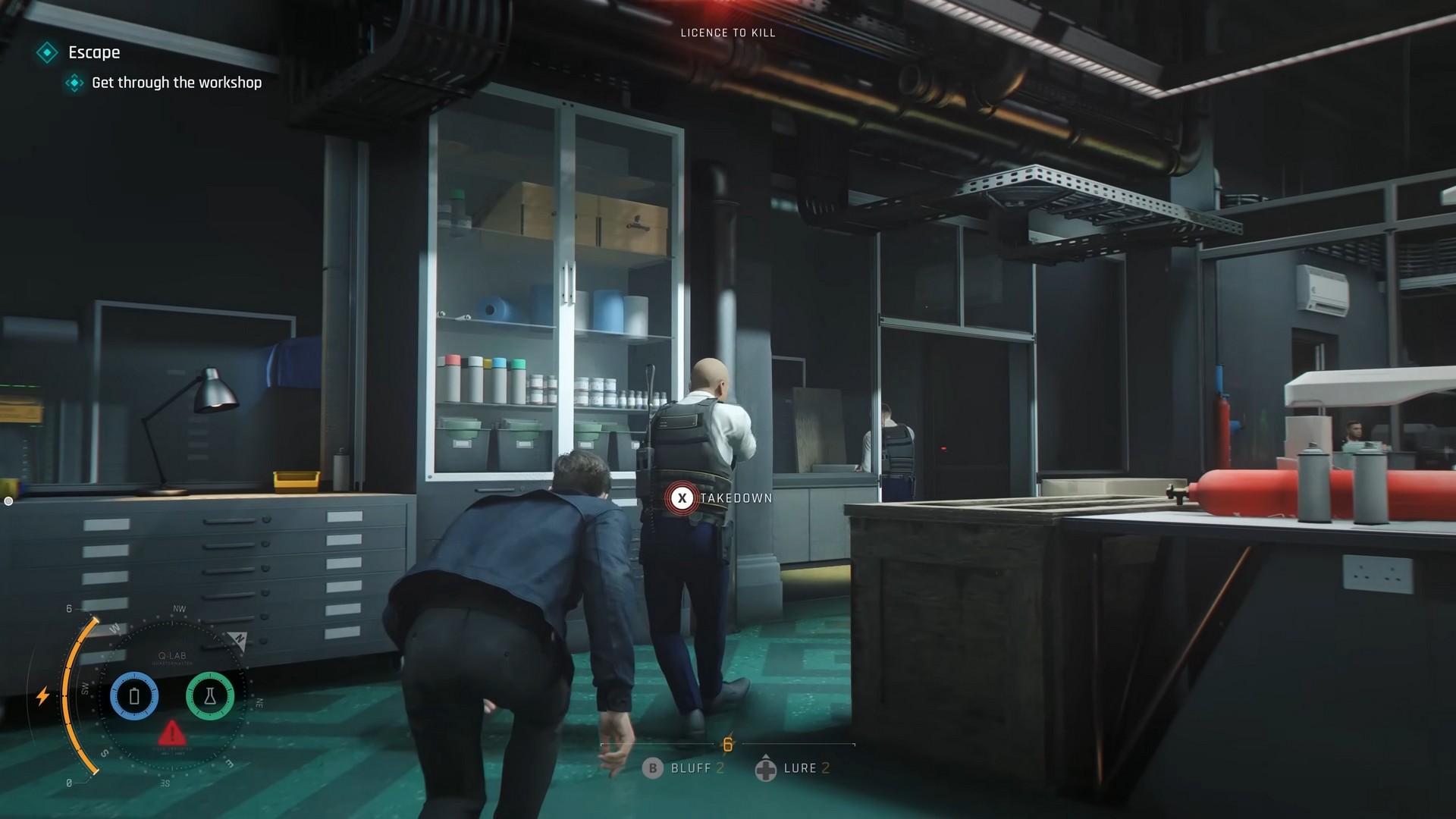Click the diamond marker next to Get through the workshop

pos(74,83)
